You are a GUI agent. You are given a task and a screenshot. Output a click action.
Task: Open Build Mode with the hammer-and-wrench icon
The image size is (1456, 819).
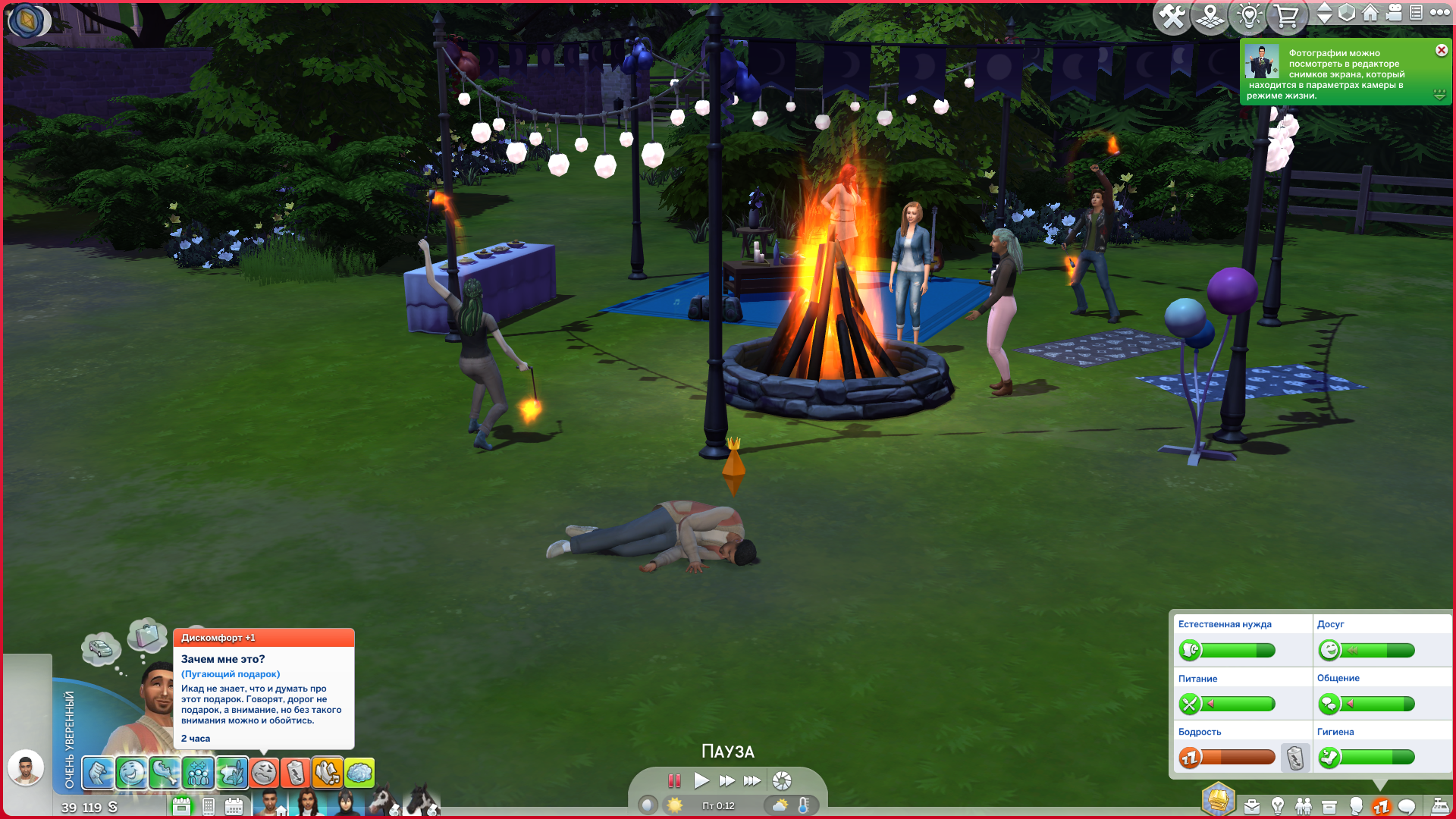point(1172,16)
